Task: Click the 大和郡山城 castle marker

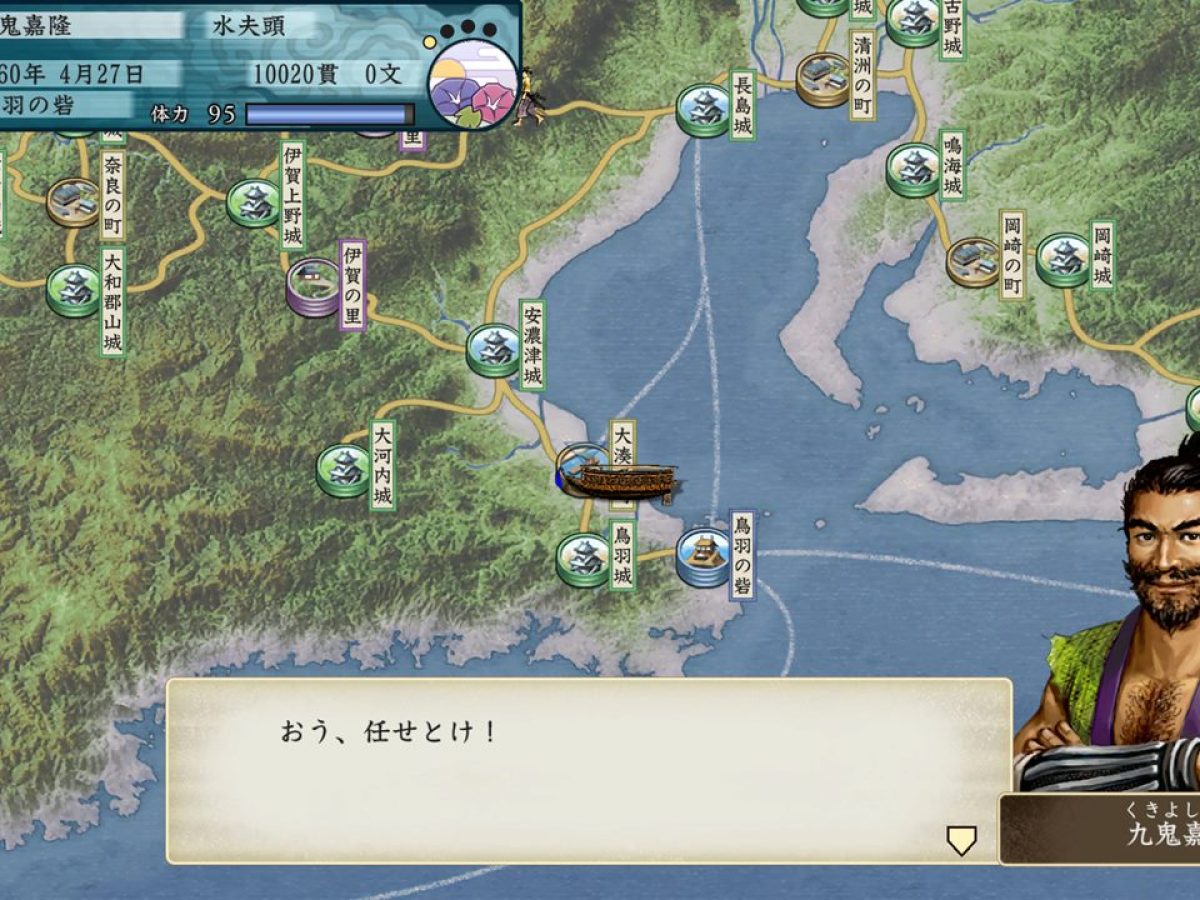Action: (73, 290)
